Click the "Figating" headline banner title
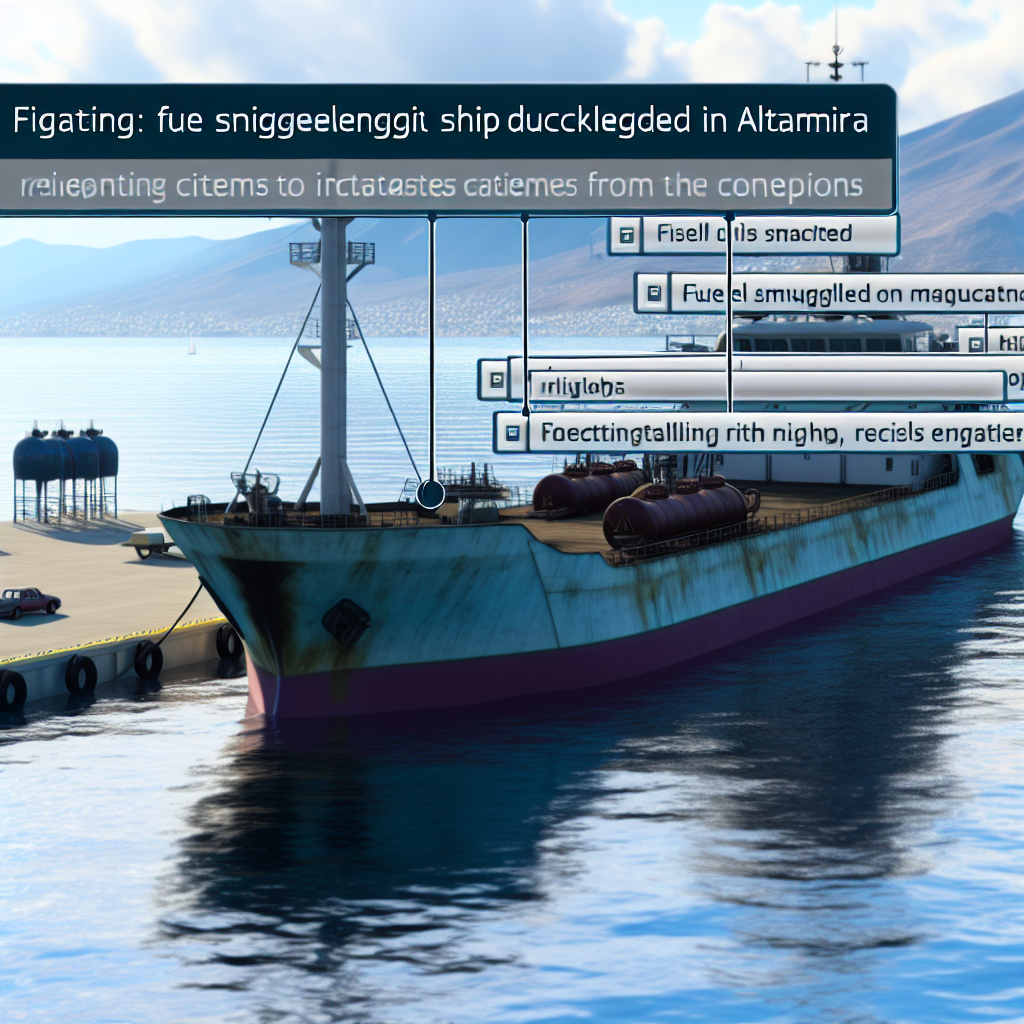 [x=442, y=122]
